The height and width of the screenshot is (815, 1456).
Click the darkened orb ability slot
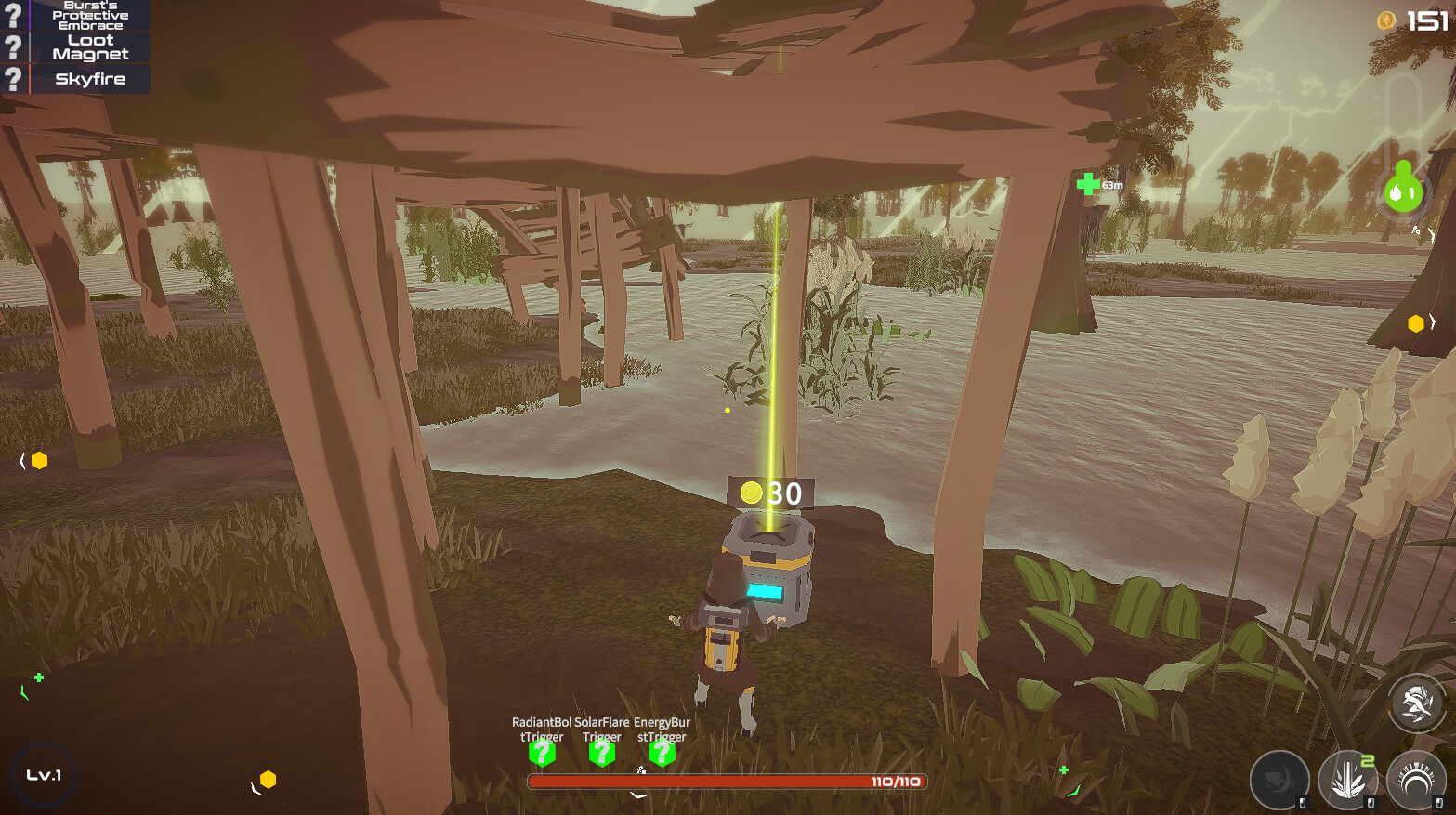1279,780
